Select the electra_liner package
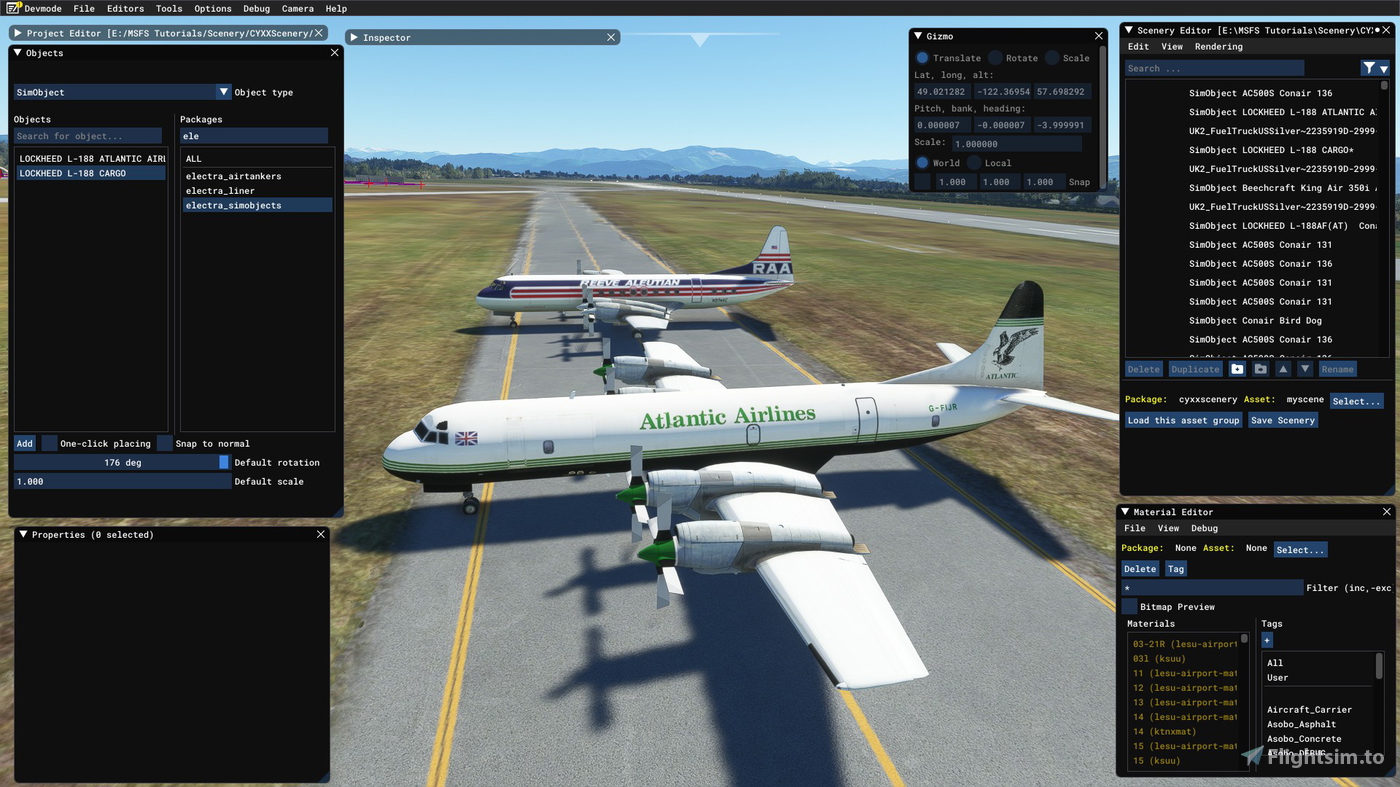The height and width of the screenshot is (787, 1400). (x=220, y=191)
